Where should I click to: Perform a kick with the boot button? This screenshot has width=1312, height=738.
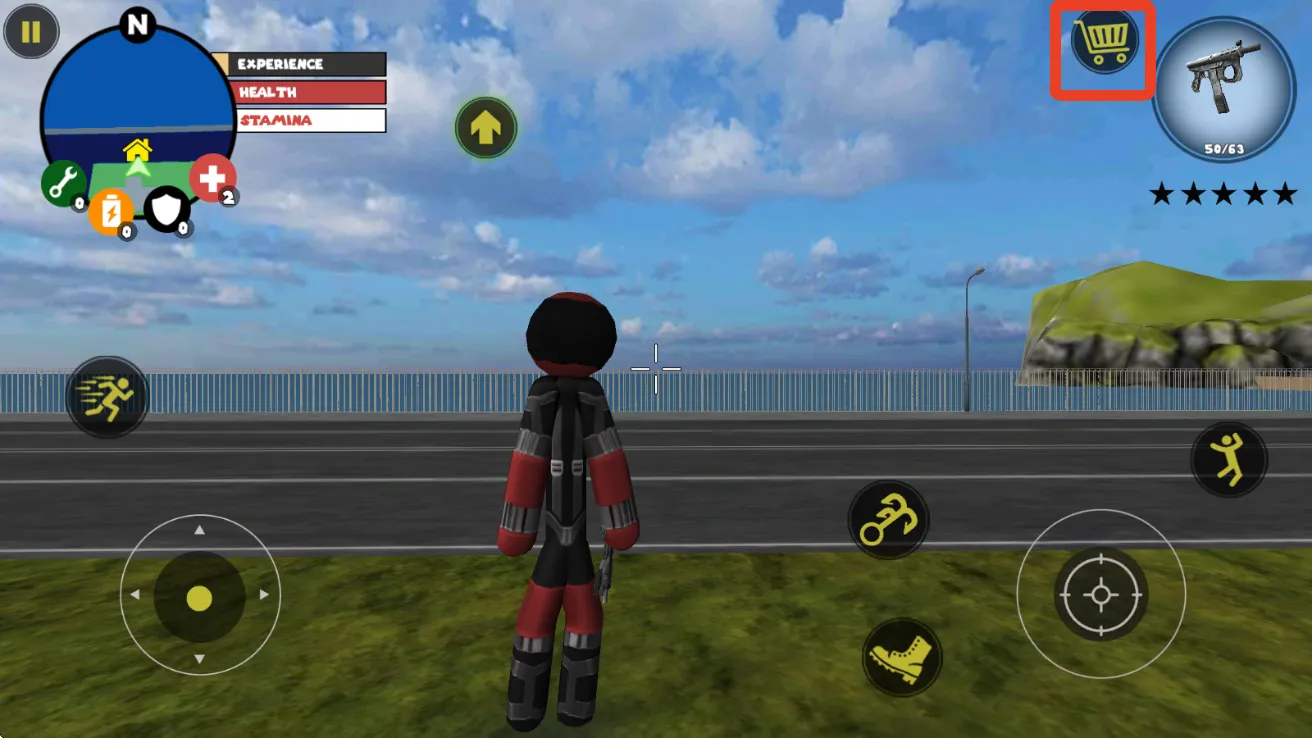(901, 657)
